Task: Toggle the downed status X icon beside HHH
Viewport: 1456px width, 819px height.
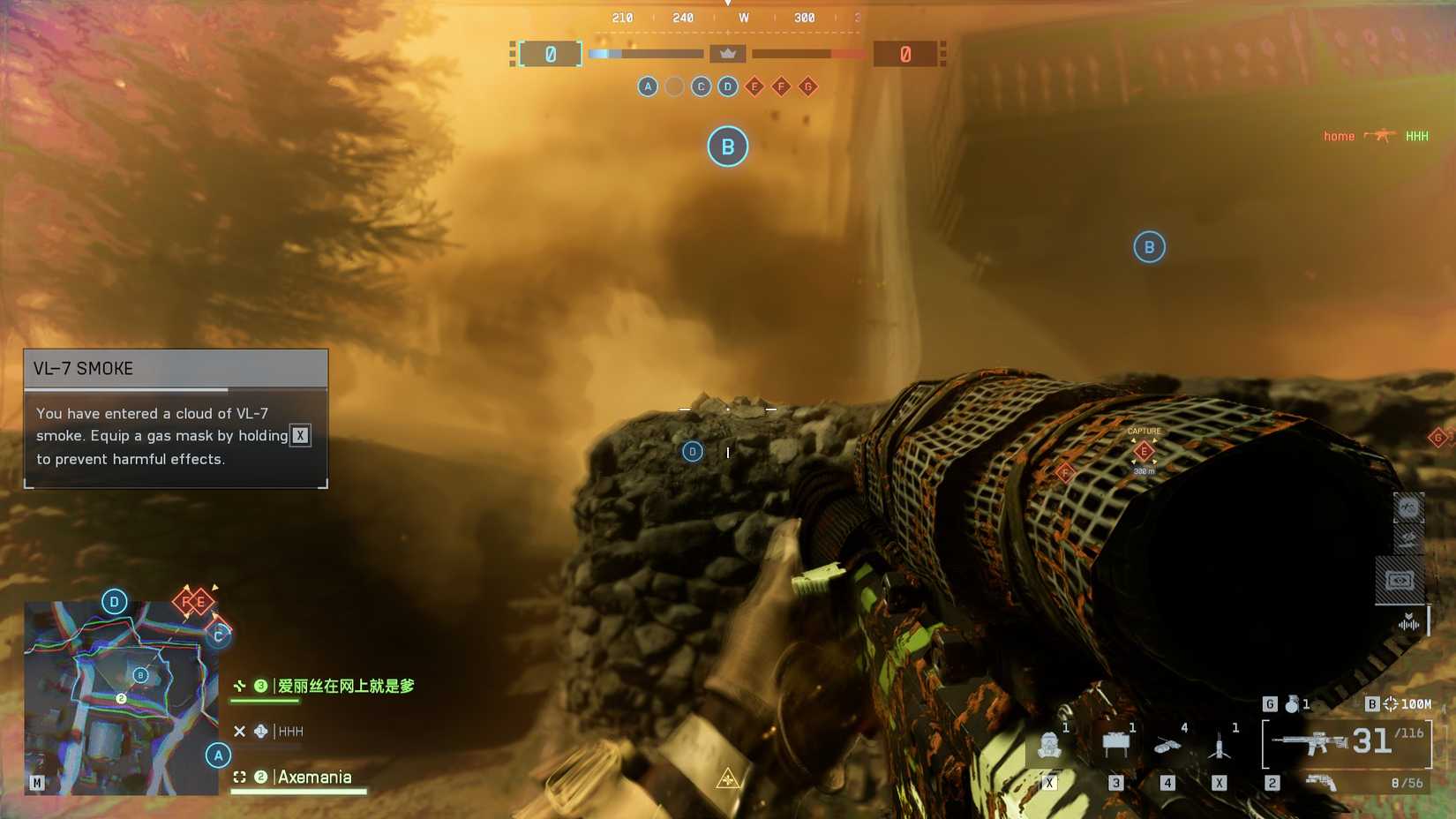Action: tap(238, 732)
